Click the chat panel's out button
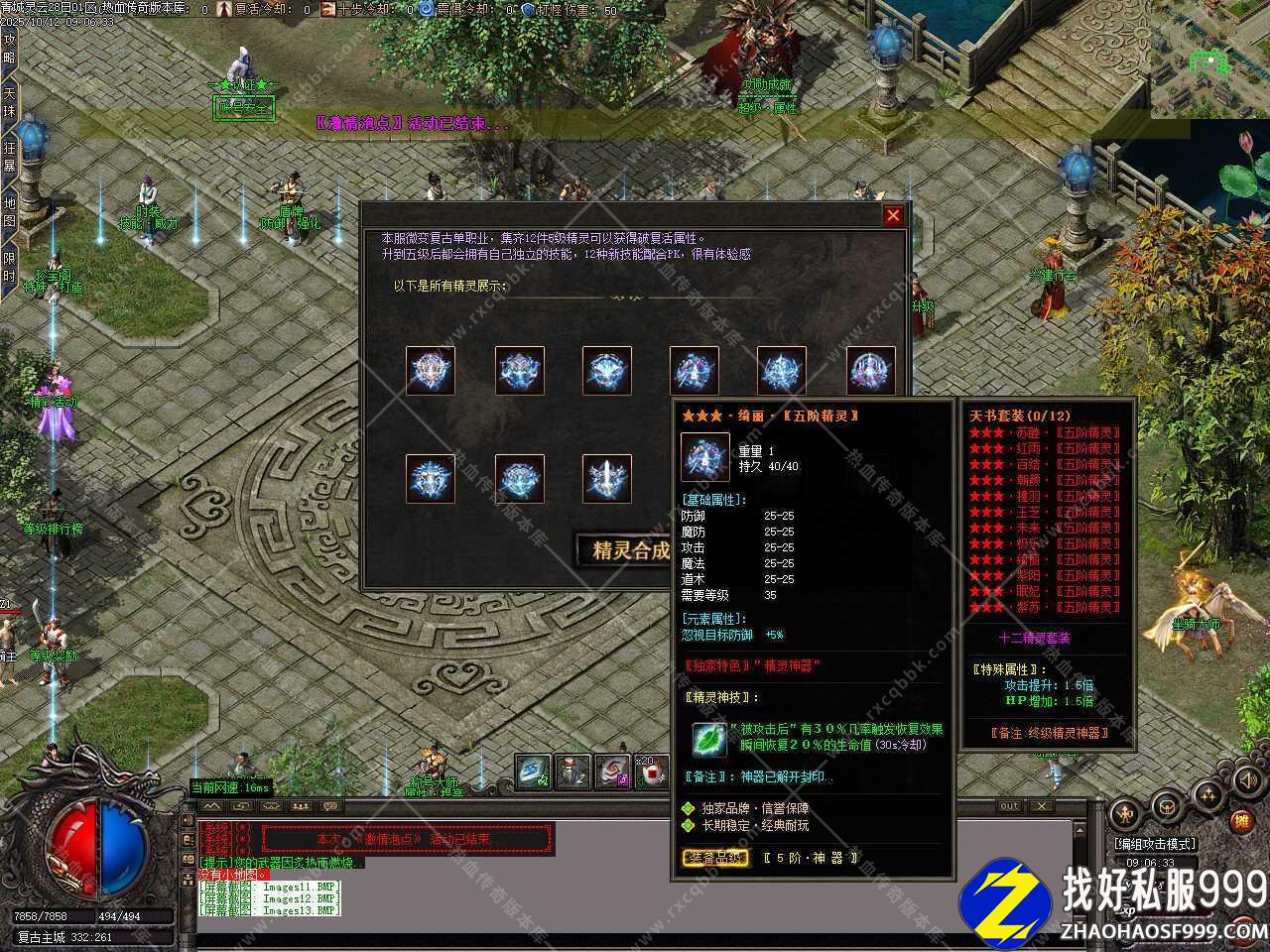This screenshot has height=952, width=1270. [1009, 806]
